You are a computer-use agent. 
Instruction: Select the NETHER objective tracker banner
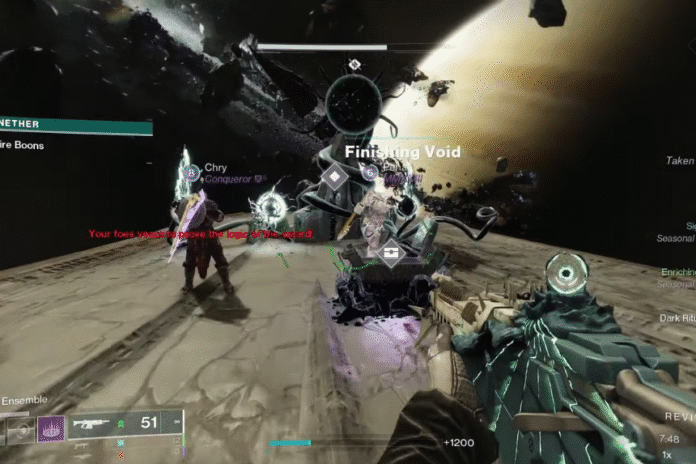tap(75, 127)
